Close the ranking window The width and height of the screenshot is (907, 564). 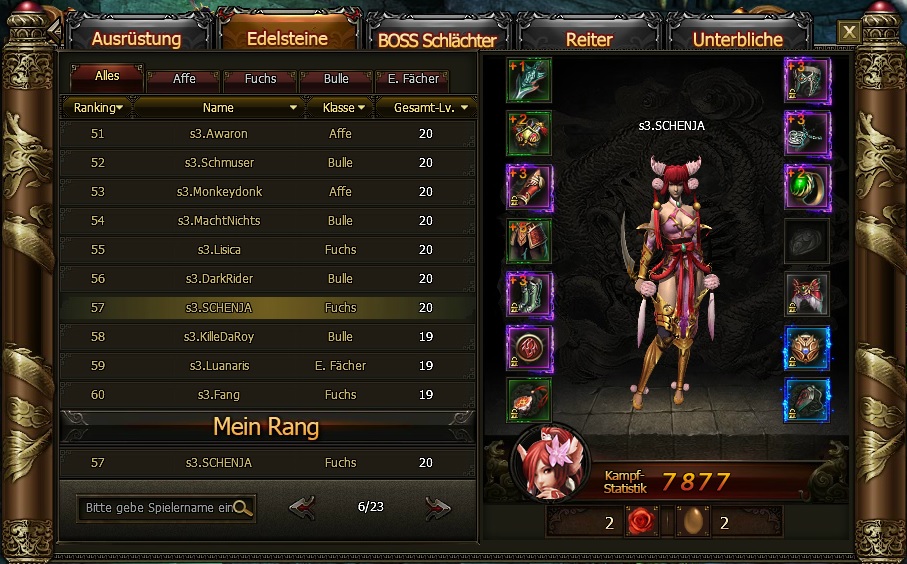pos(849,32)
